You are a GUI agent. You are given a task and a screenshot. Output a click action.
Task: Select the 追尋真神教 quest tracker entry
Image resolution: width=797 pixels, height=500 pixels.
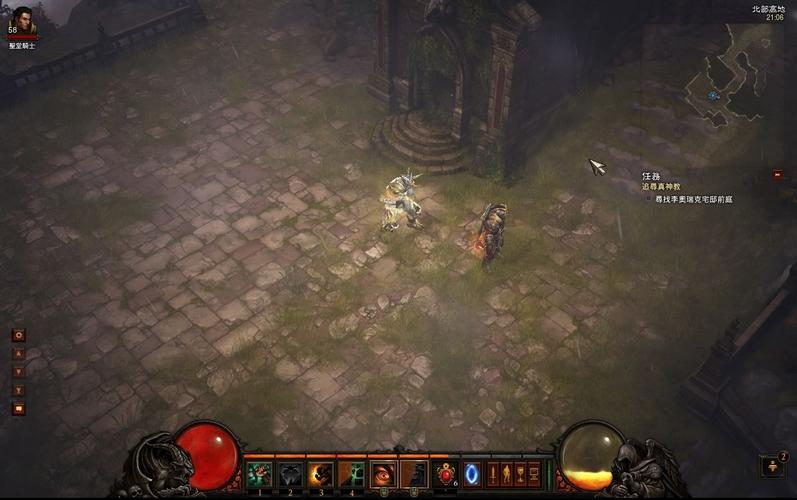[x=661, y=186]
